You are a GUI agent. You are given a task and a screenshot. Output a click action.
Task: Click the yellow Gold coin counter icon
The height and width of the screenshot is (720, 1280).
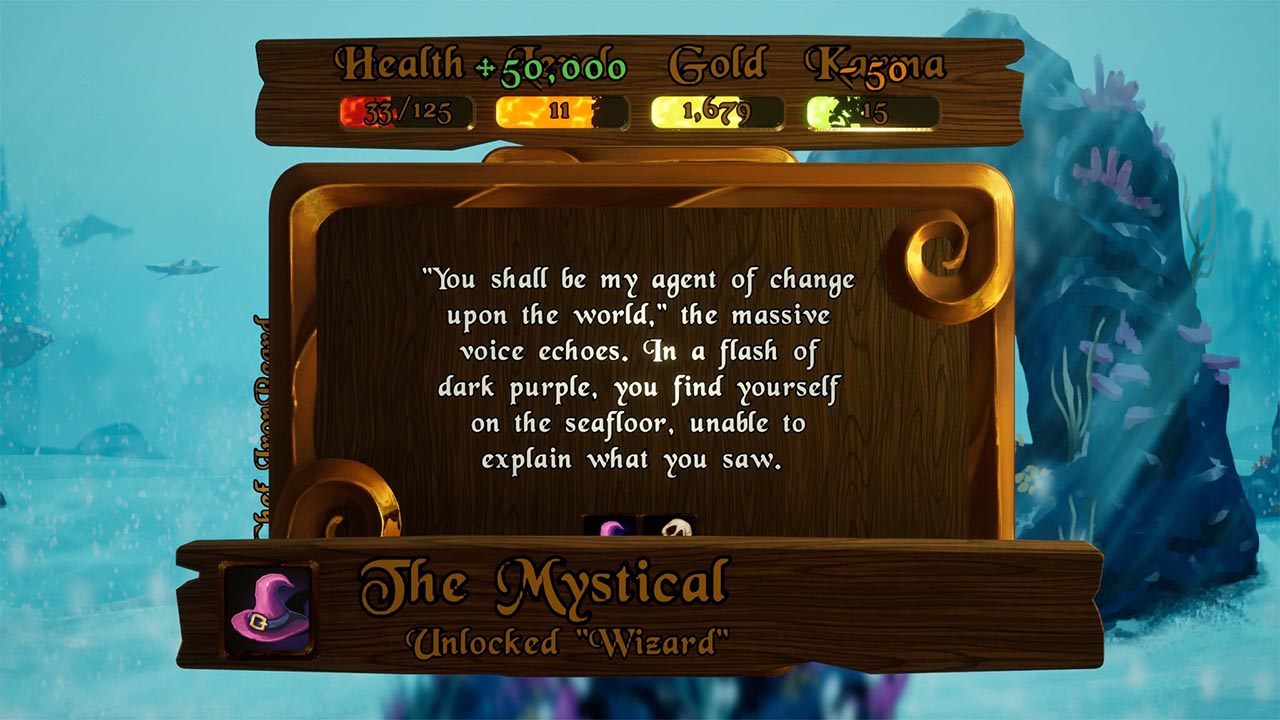pos(672,110)
